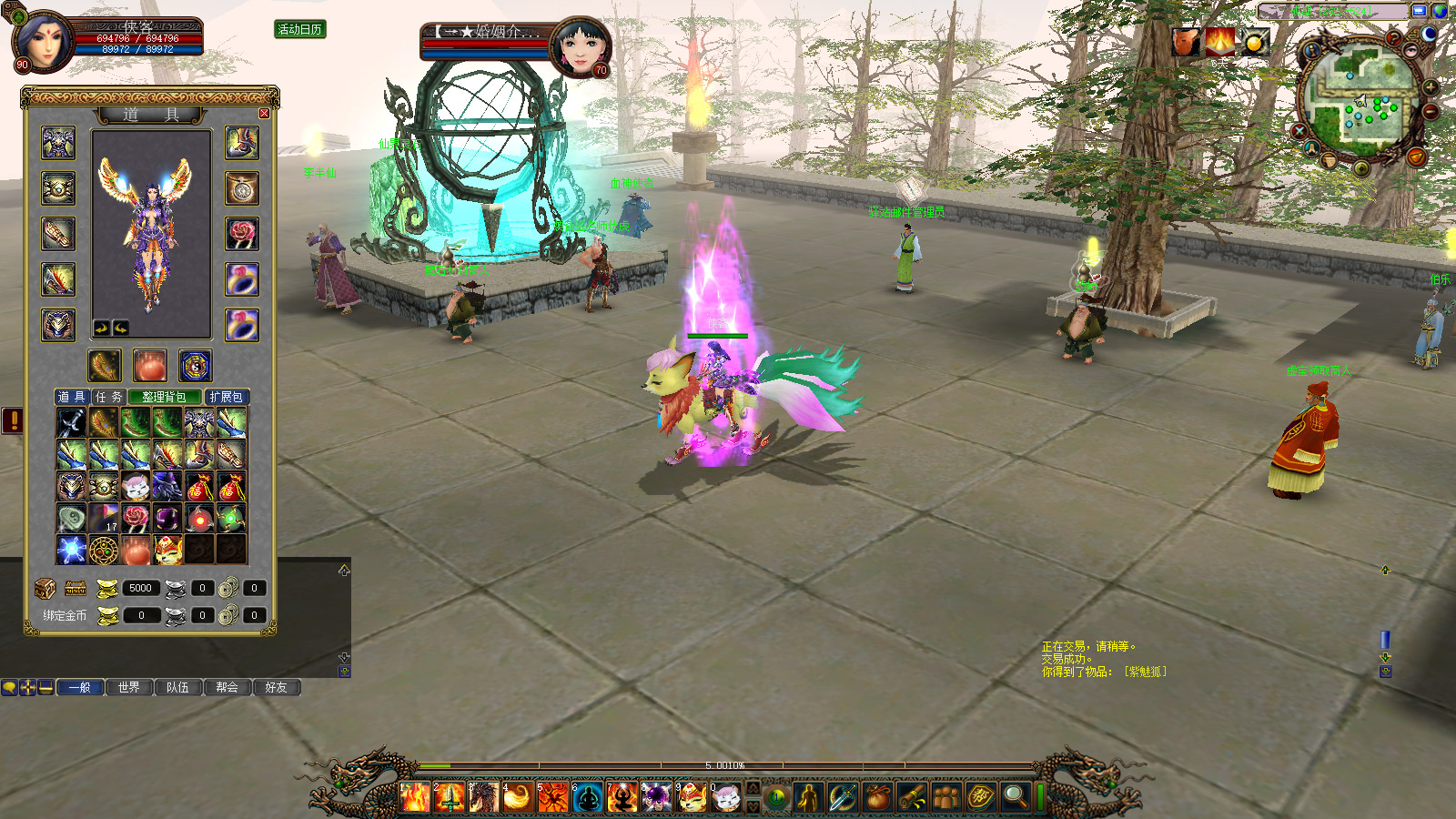Viewport: 1456px width, 819px height.
Task: Open the world map globe icon
Action: click(x=1440, y=11)
